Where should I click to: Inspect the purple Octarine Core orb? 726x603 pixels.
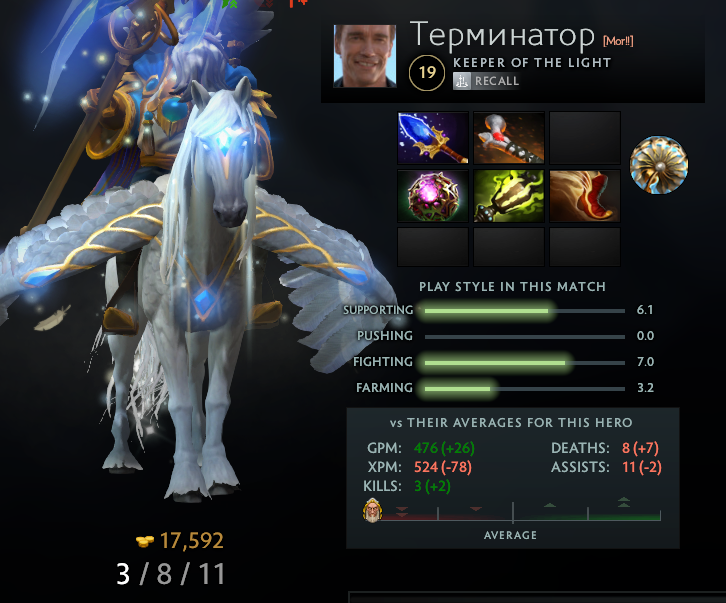pos(433,195)
